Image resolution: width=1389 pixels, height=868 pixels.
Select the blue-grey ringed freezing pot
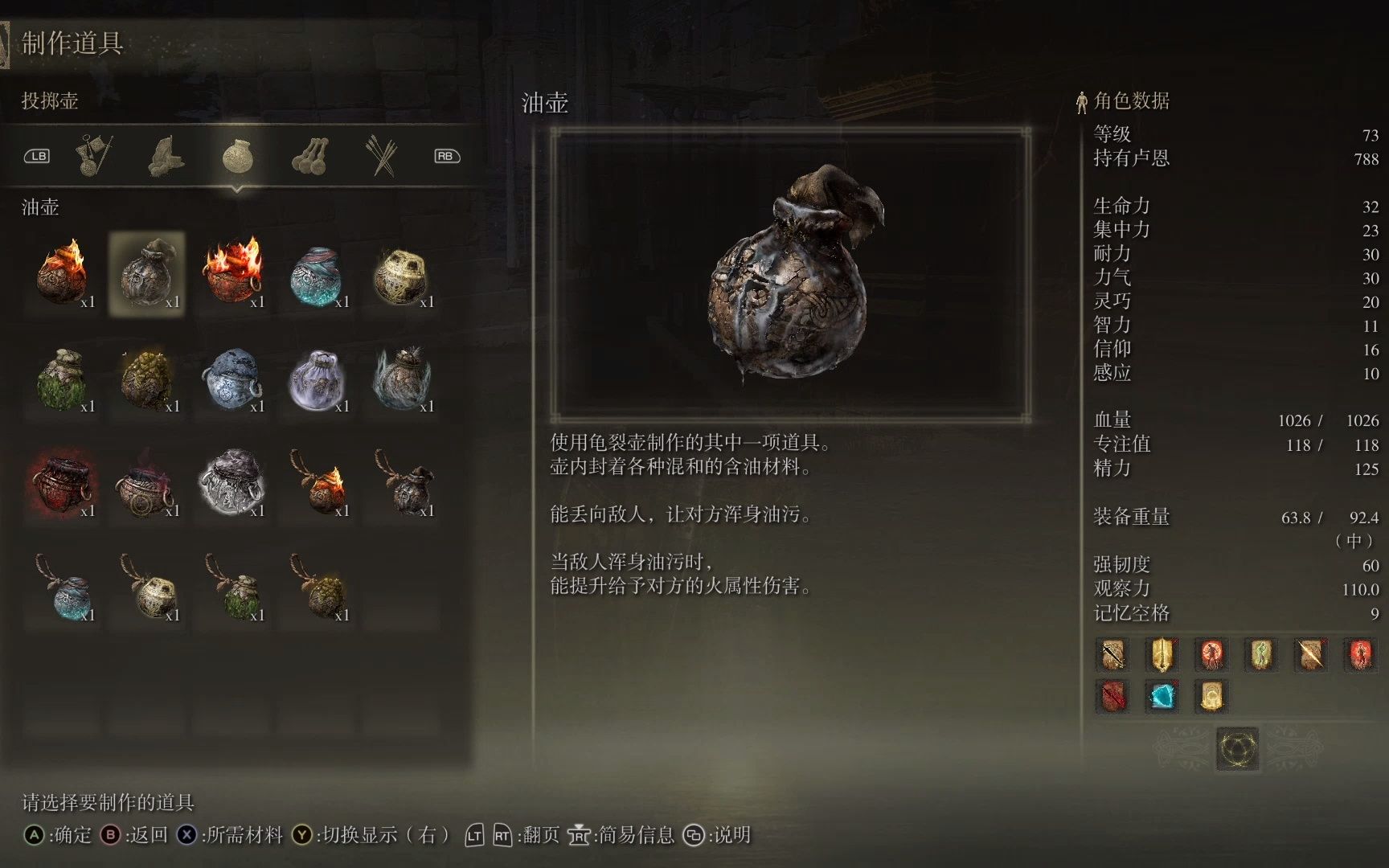click(232, 379)
